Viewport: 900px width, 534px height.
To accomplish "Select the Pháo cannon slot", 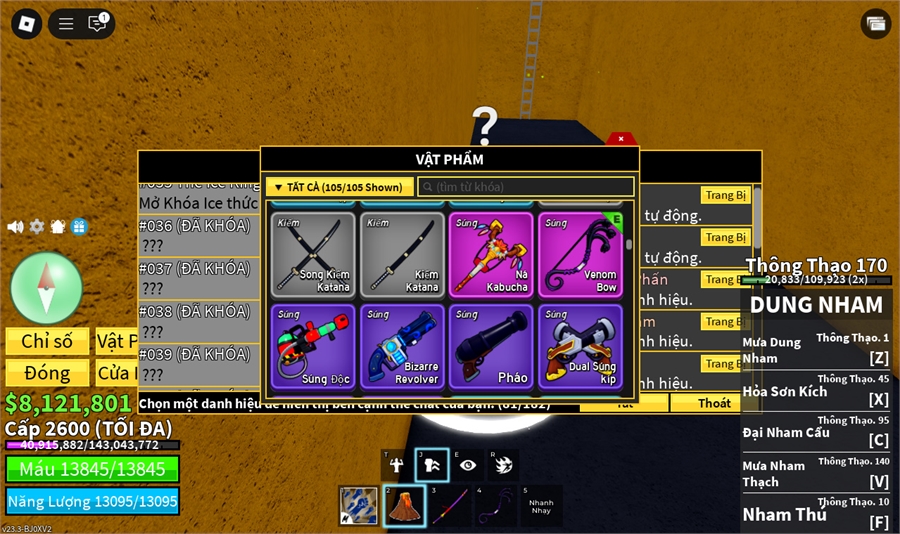I will click(491, 346).
